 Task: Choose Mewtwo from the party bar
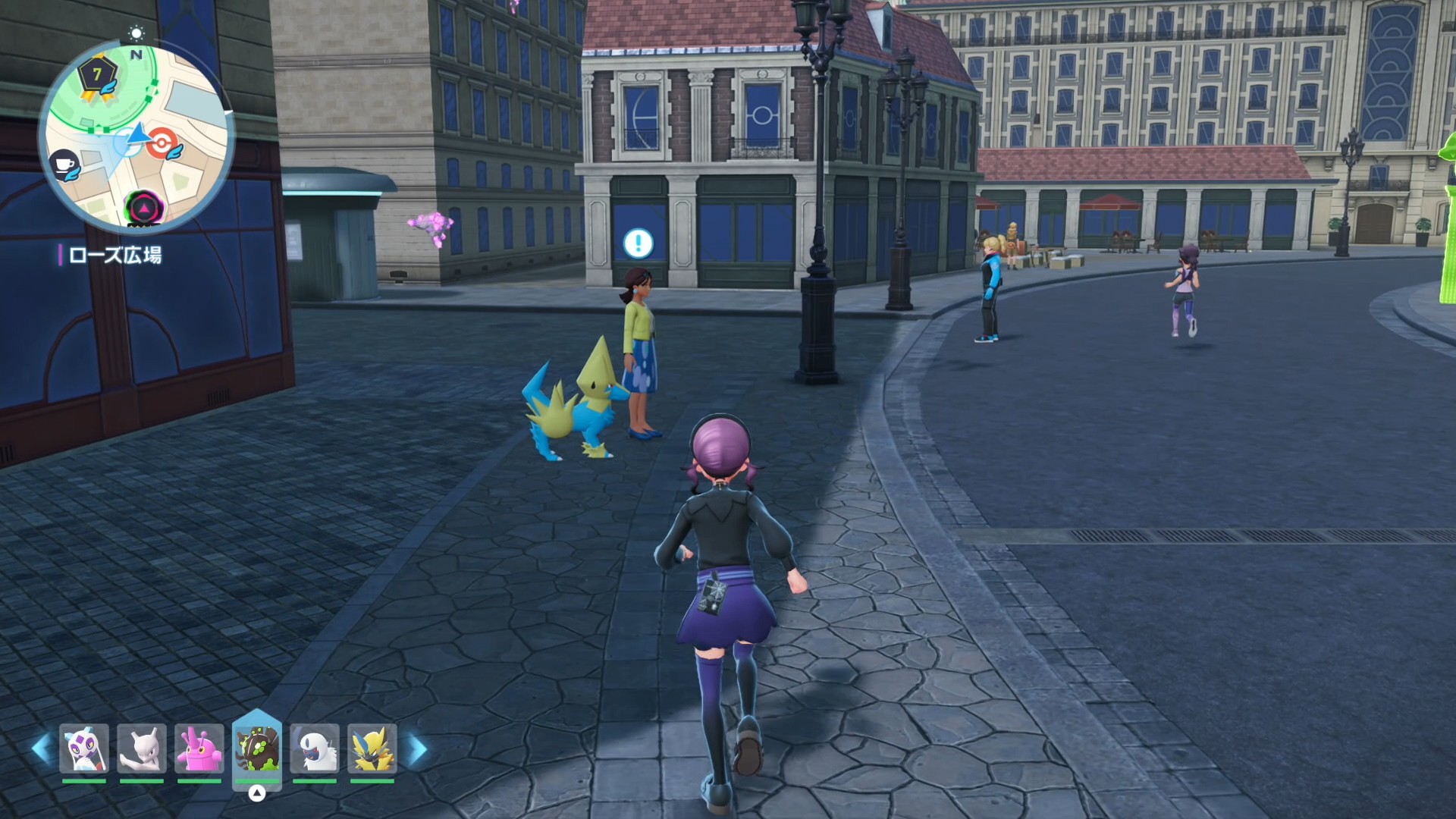tap(142, 749)
